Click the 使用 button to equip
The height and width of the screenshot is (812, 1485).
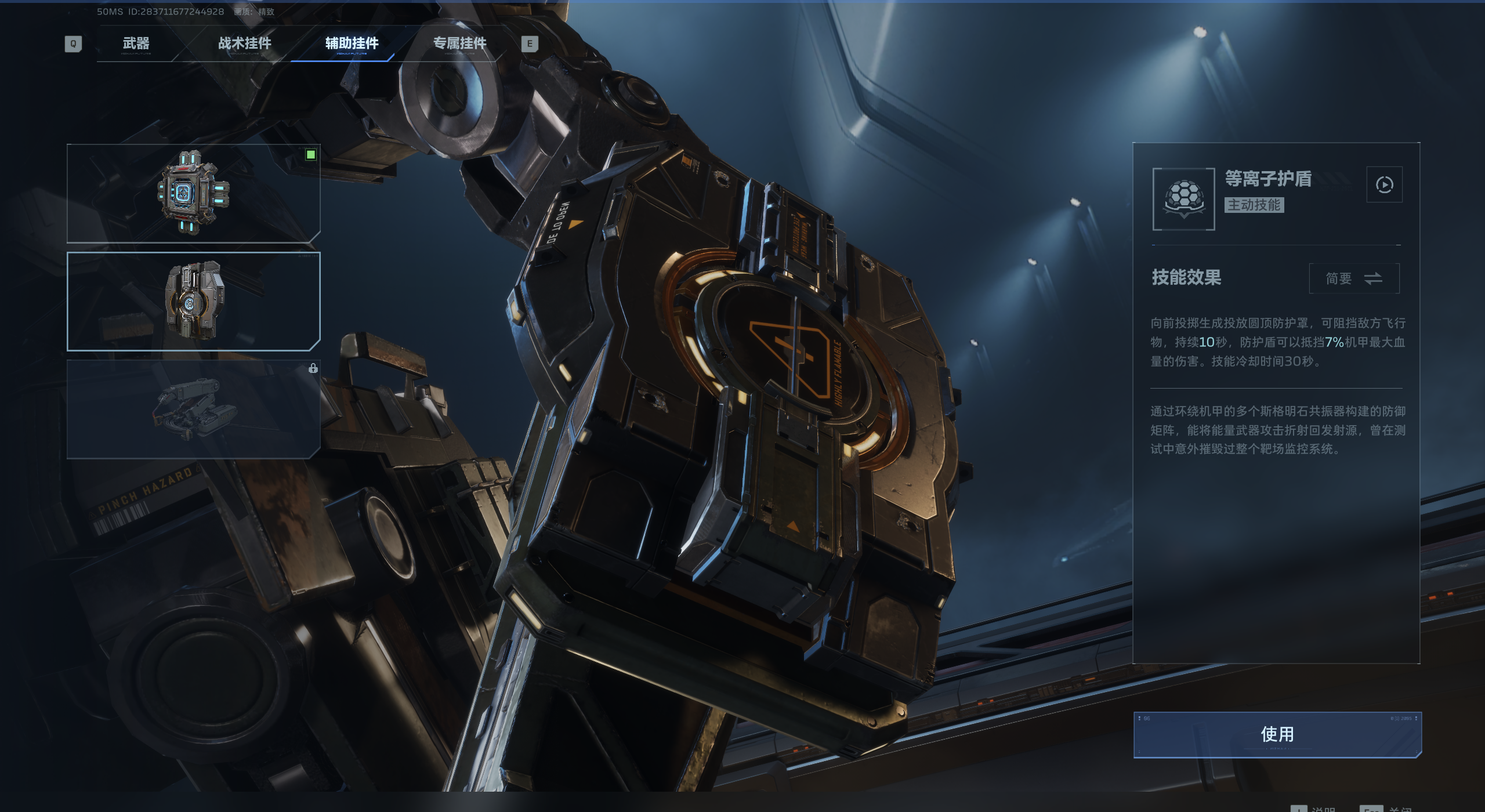(x=1277, y=734)
